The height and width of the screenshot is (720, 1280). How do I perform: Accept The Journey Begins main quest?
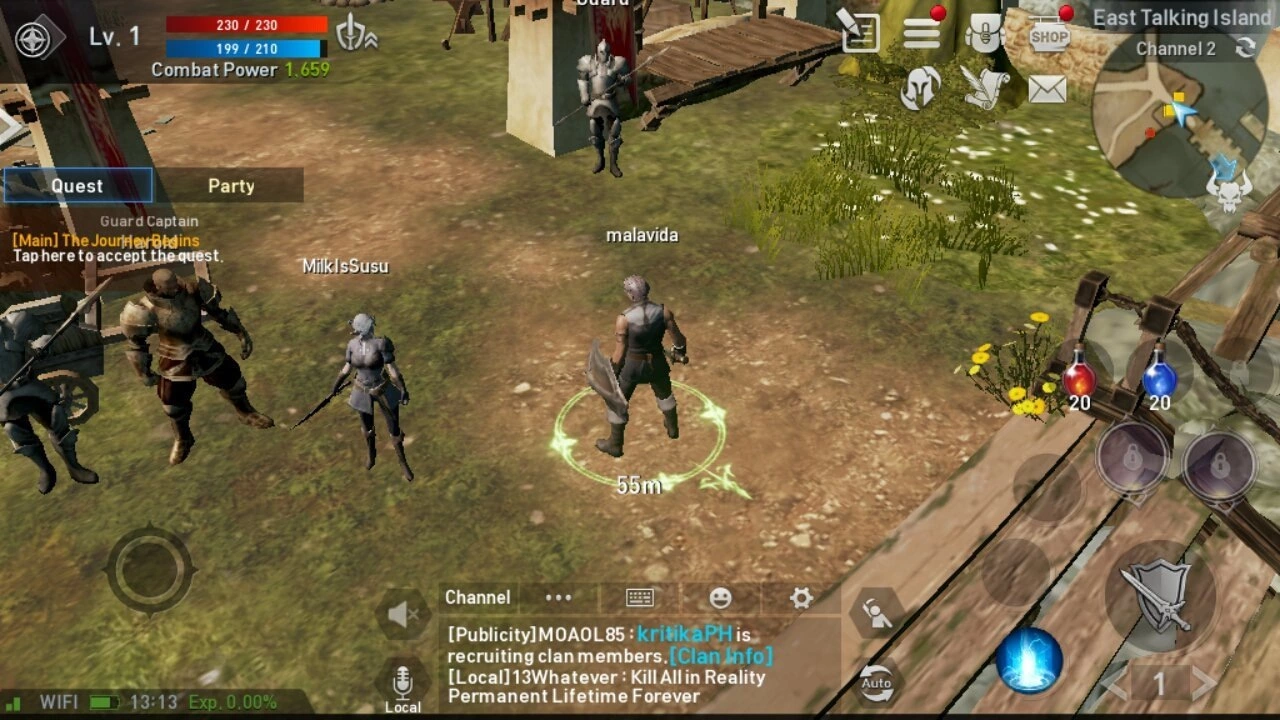coord(115,248)
